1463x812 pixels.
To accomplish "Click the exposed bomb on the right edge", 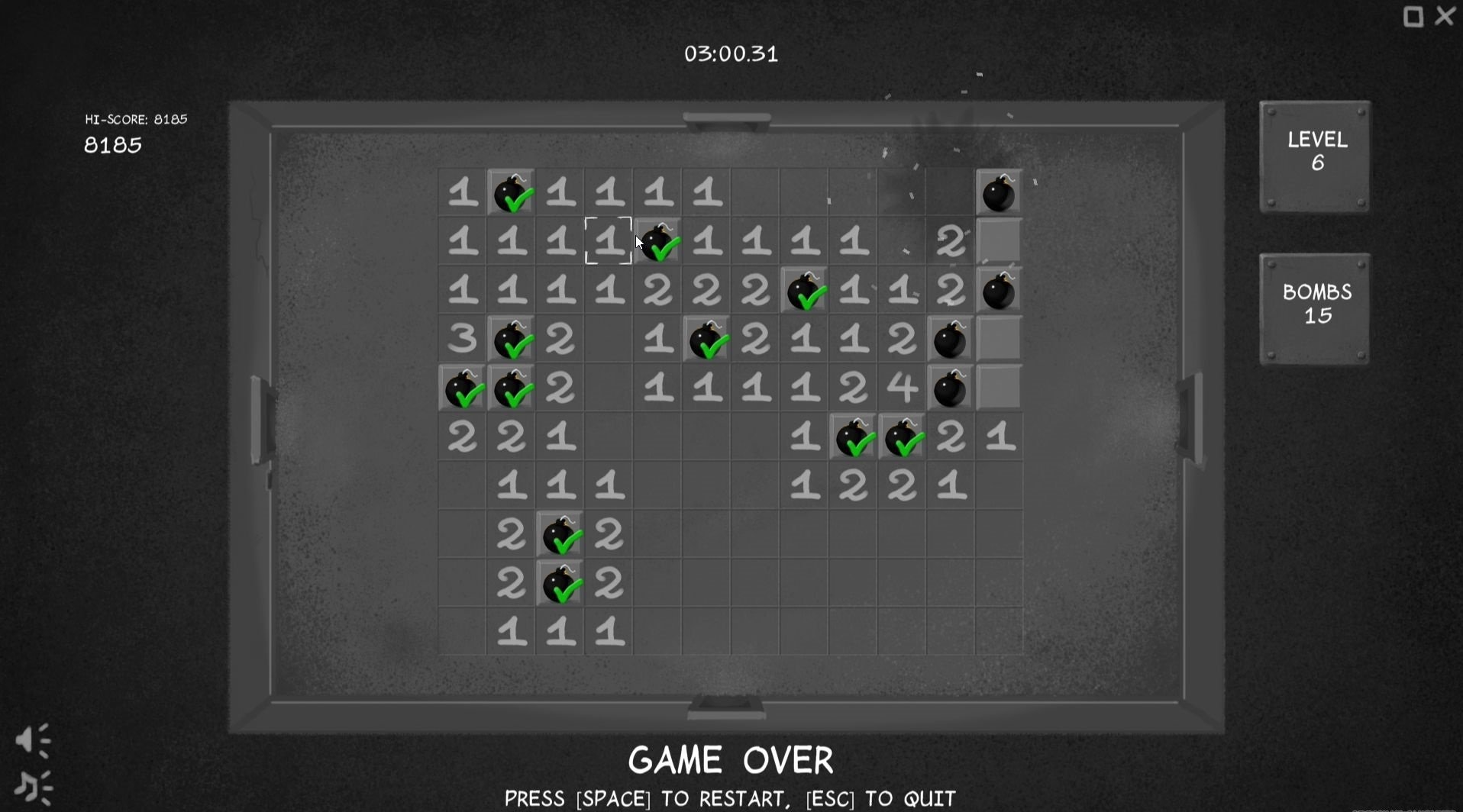I will point(999,291).
